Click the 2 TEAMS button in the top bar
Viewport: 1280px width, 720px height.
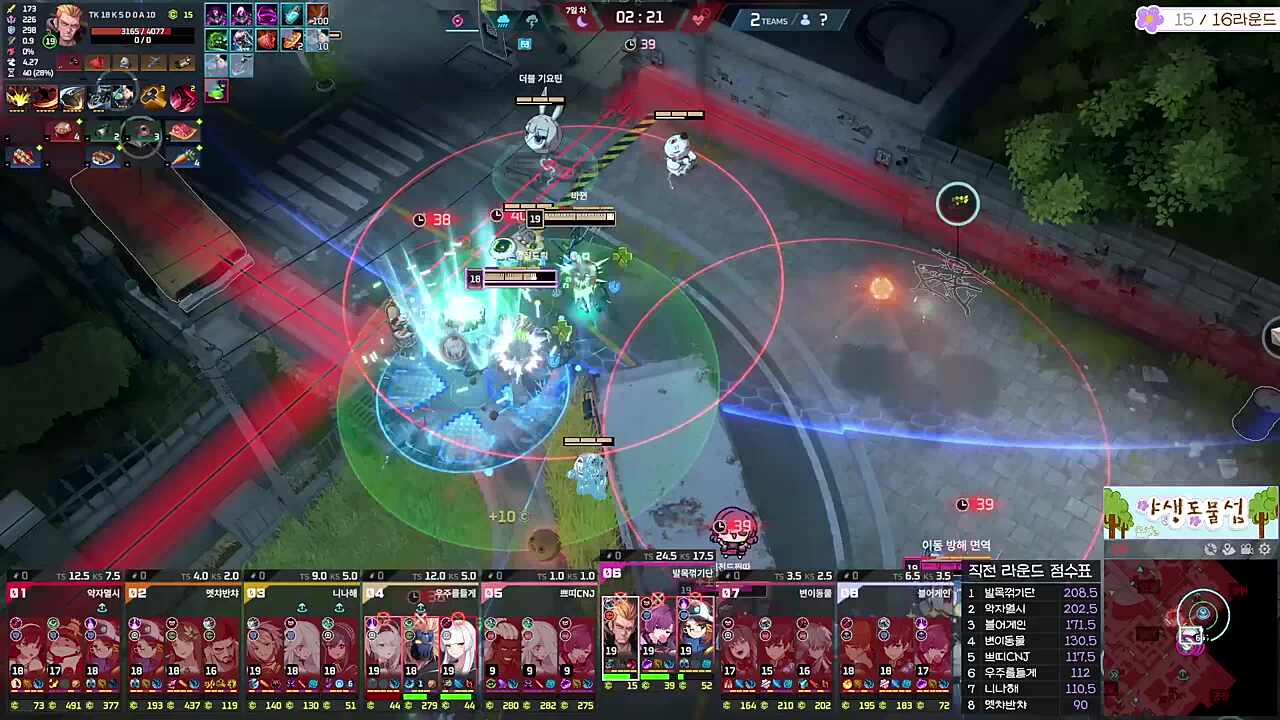(768, 20)
